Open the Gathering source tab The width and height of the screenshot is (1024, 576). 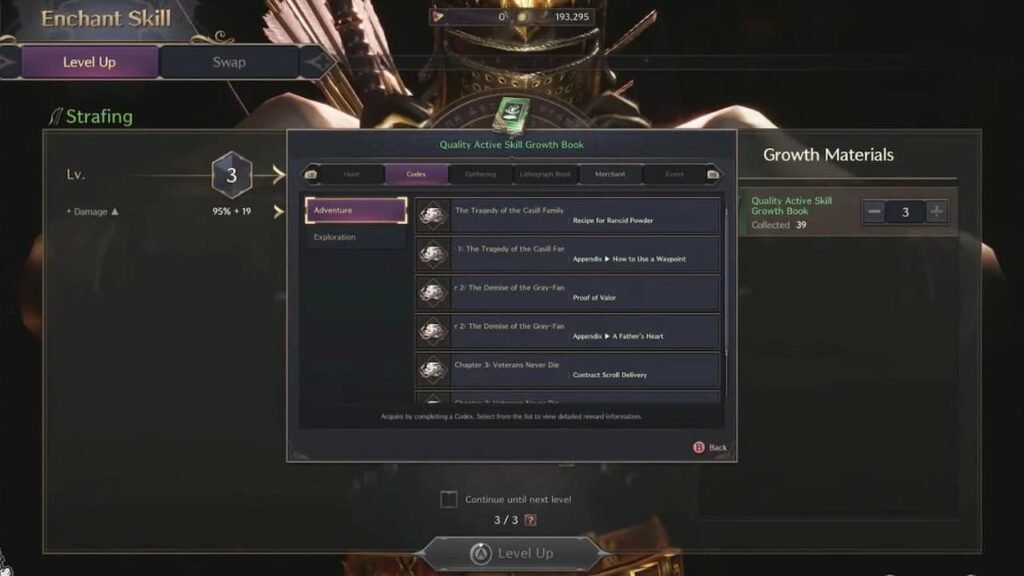point(480,174)
